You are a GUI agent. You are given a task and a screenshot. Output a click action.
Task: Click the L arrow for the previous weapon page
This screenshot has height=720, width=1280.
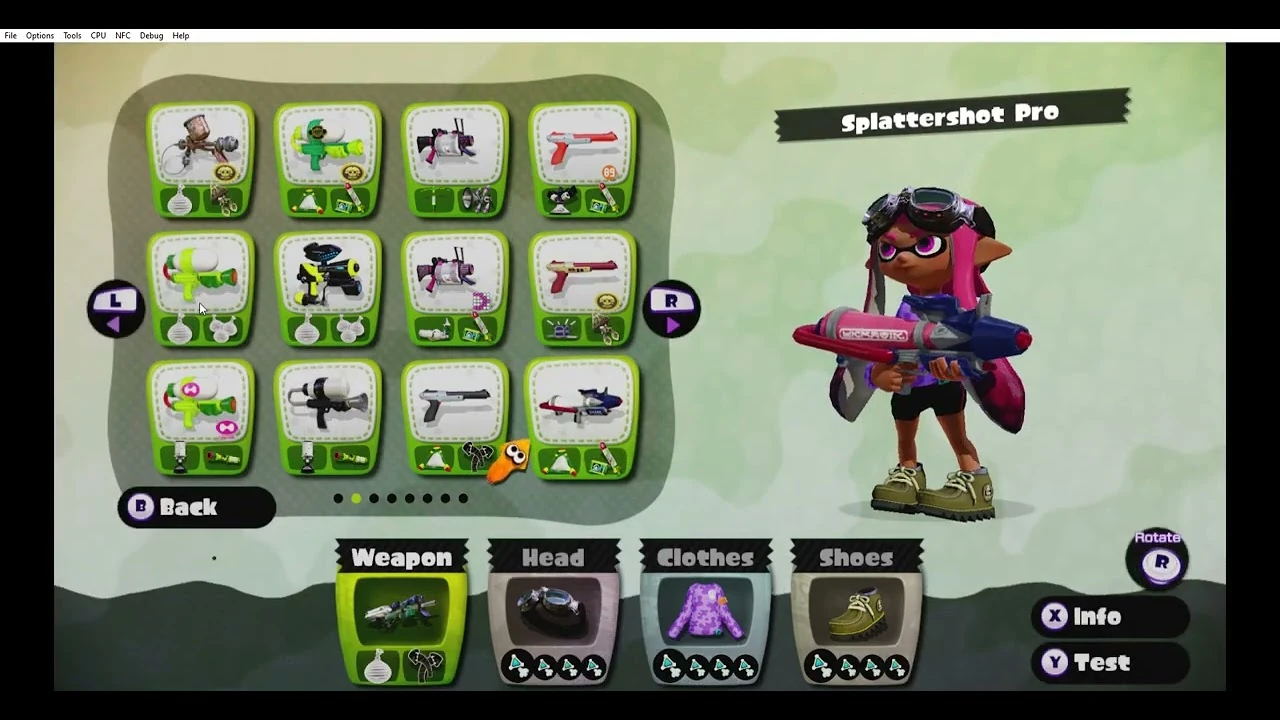115,307
